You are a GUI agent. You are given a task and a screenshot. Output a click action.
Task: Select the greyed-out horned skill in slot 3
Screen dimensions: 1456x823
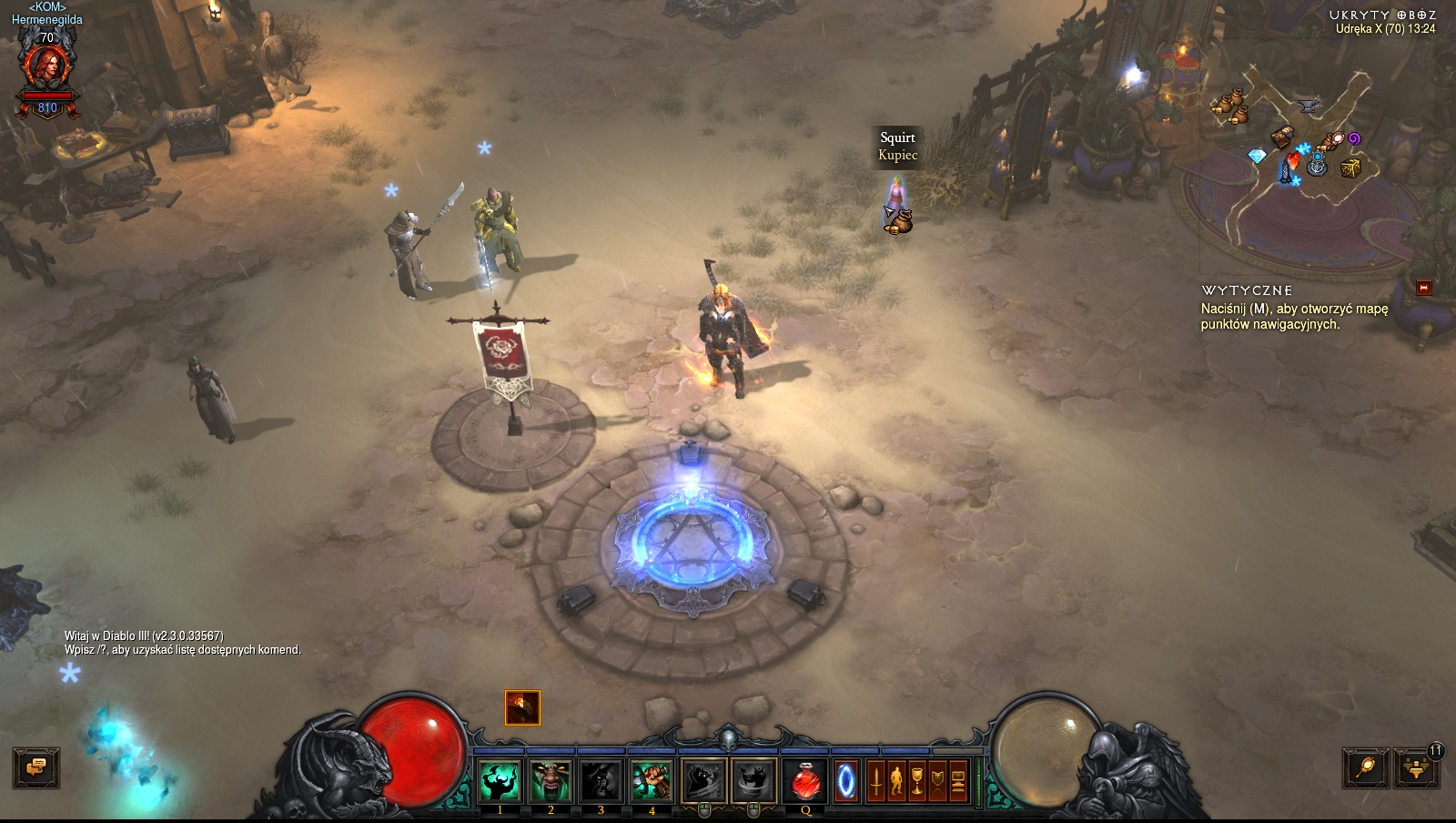point(601,780)
